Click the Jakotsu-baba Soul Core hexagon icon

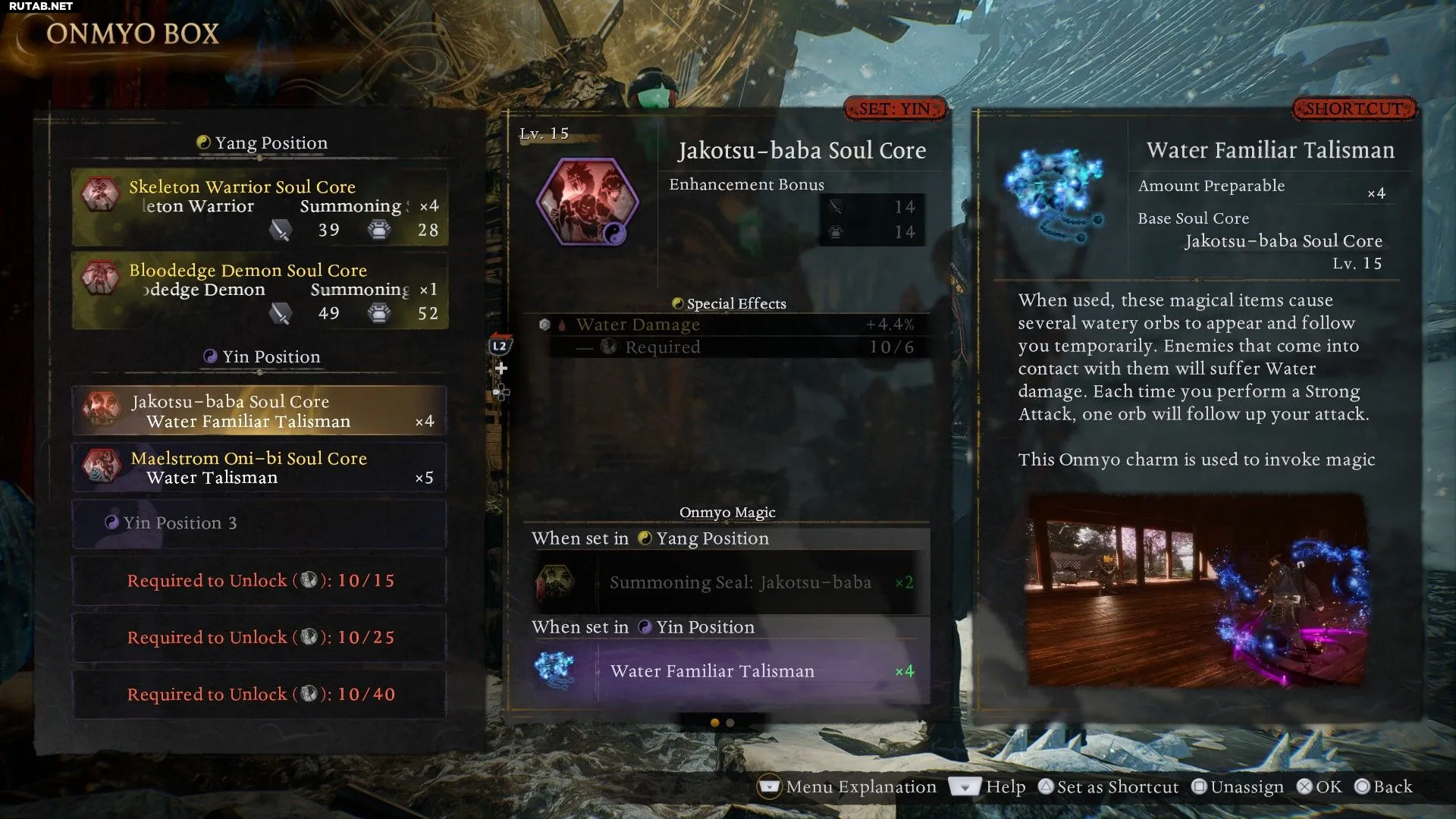[x=587, y=202]
